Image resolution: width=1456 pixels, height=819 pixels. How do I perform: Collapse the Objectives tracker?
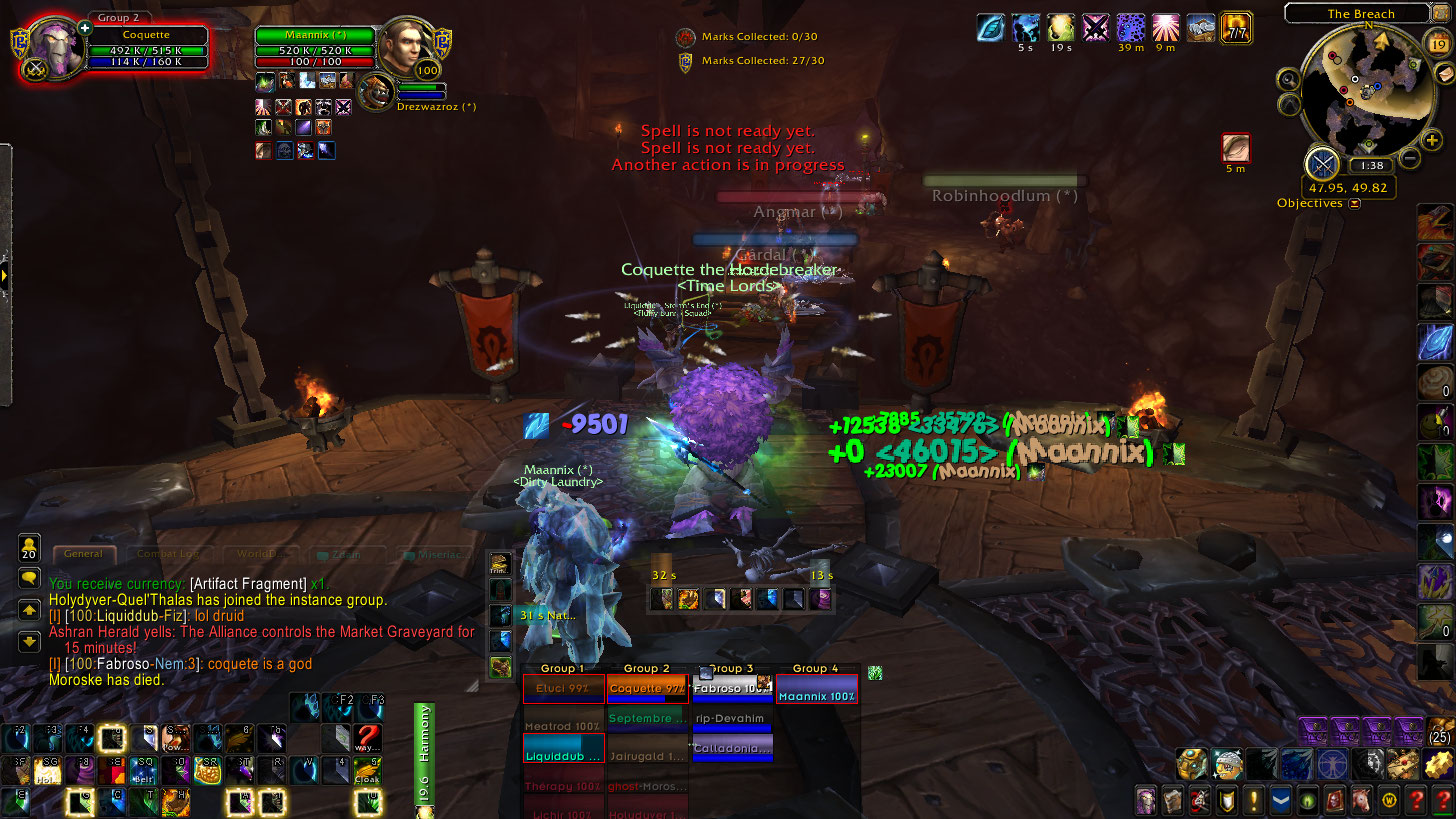[x=1354, y=204]
